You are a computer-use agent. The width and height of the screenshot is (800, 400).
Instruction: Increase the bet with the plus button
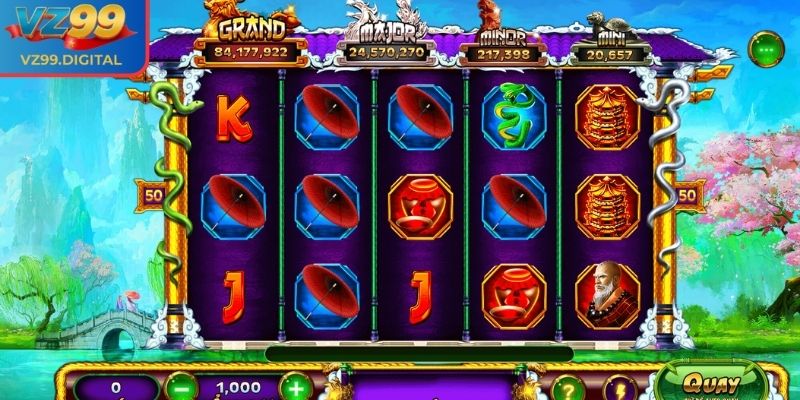(x=295, y=387)
